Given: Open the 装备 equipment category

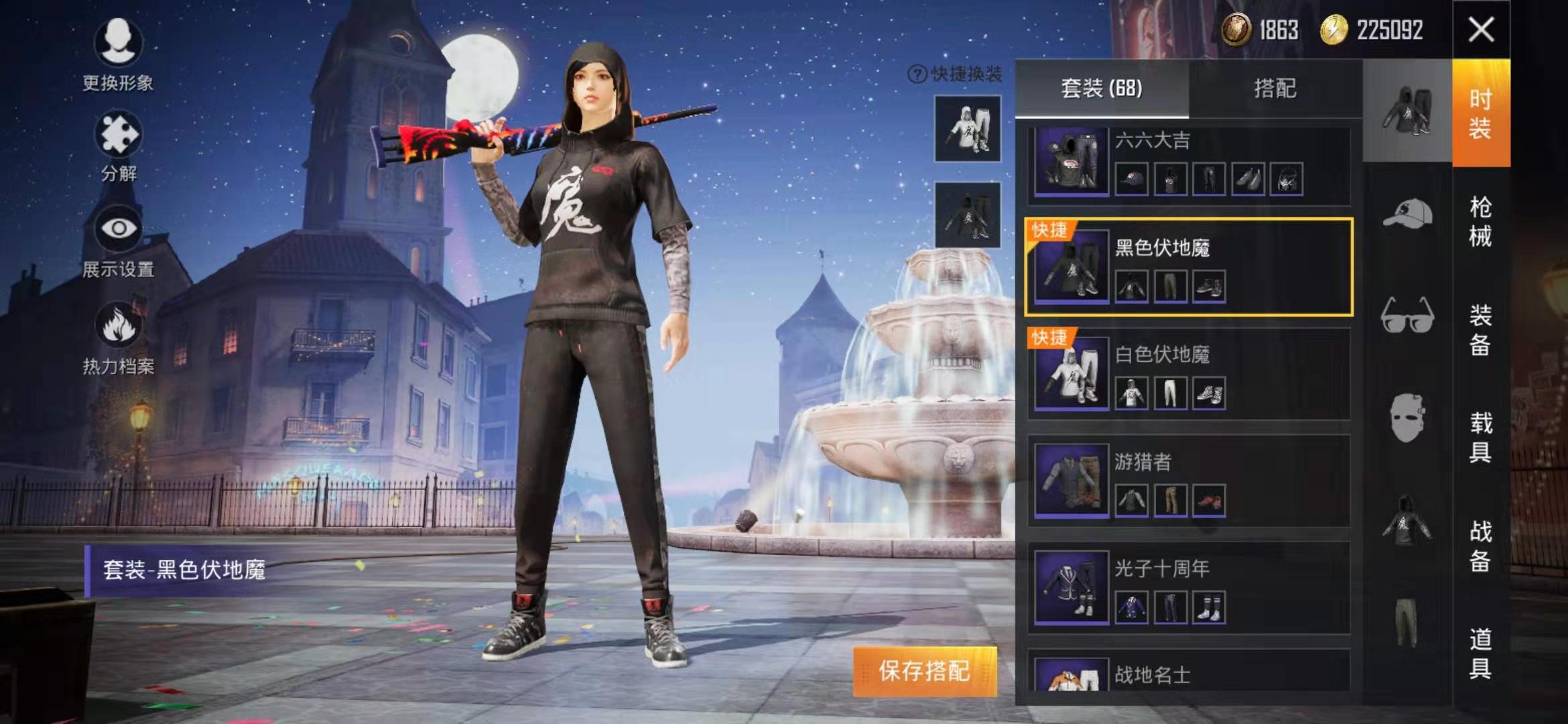Looking at the screenshot, I should pos(1480,330).
